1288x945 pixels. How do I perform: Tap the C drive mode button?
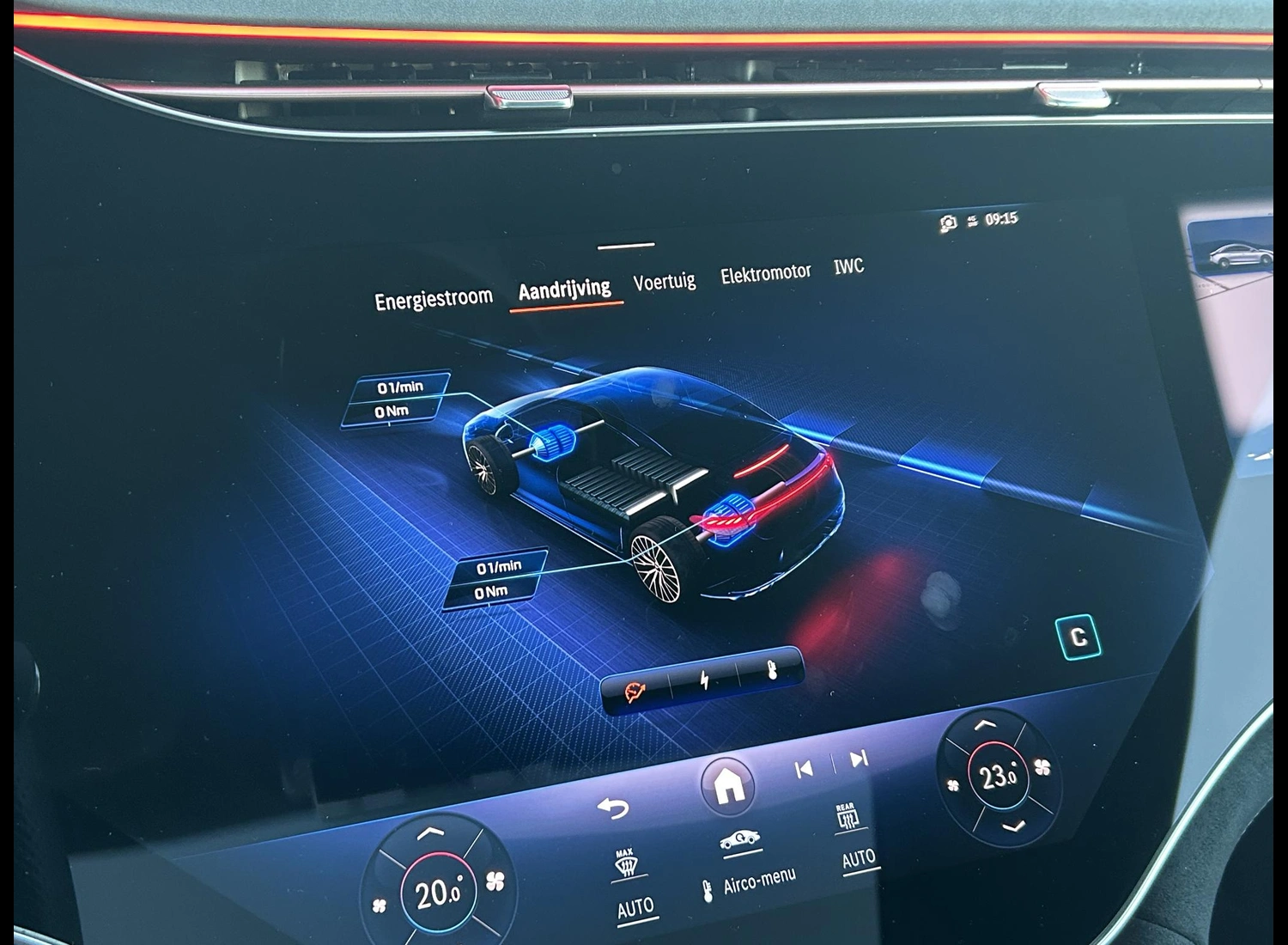pyautogui.click(x=1078, y=637)
